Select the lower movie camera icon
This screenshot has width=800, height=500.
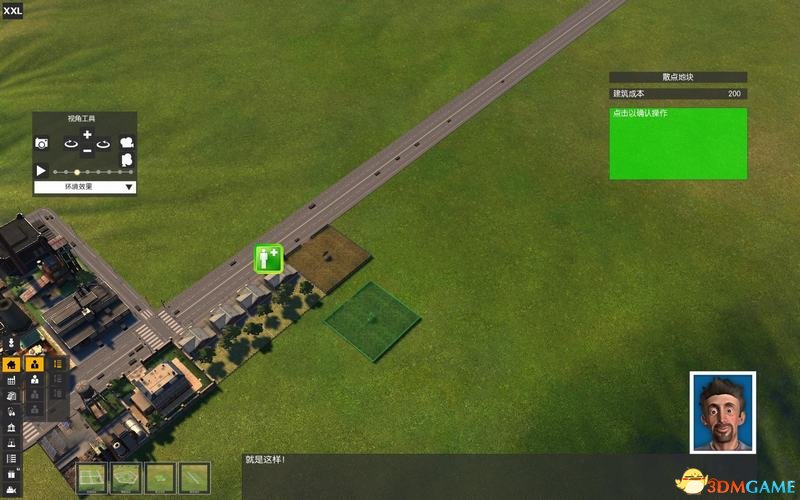click(127, 160)
